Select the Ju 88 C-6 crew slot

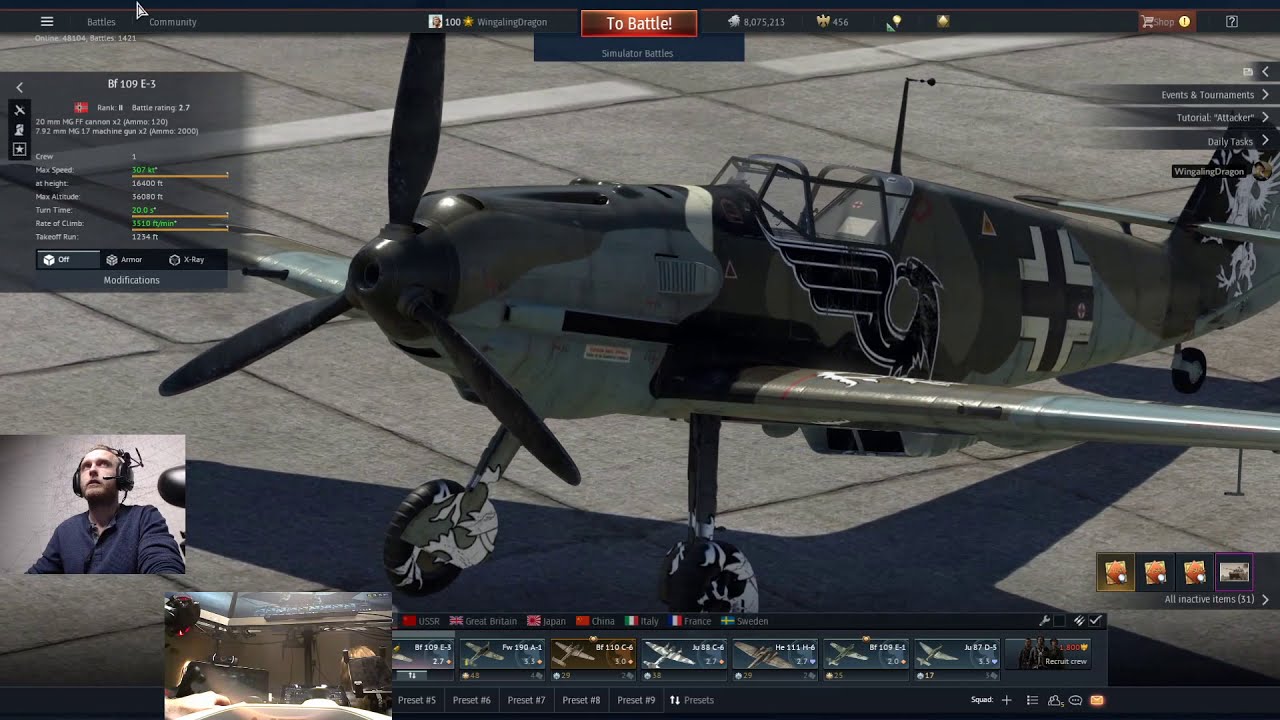coord(685,655)
